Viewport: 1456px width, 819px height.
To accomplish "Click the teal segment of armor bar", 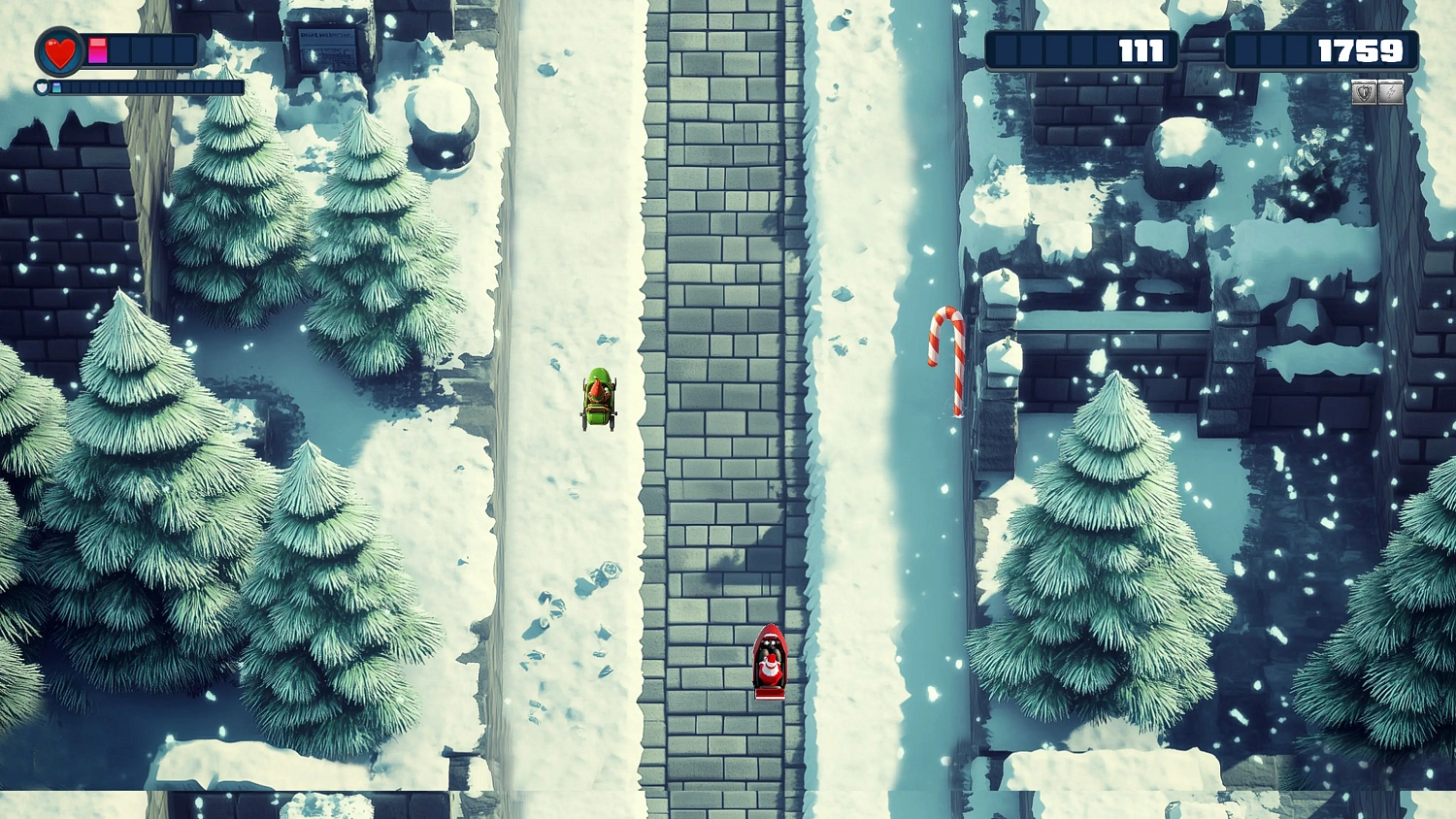I will pyautogui.click(x=56, y=86).
